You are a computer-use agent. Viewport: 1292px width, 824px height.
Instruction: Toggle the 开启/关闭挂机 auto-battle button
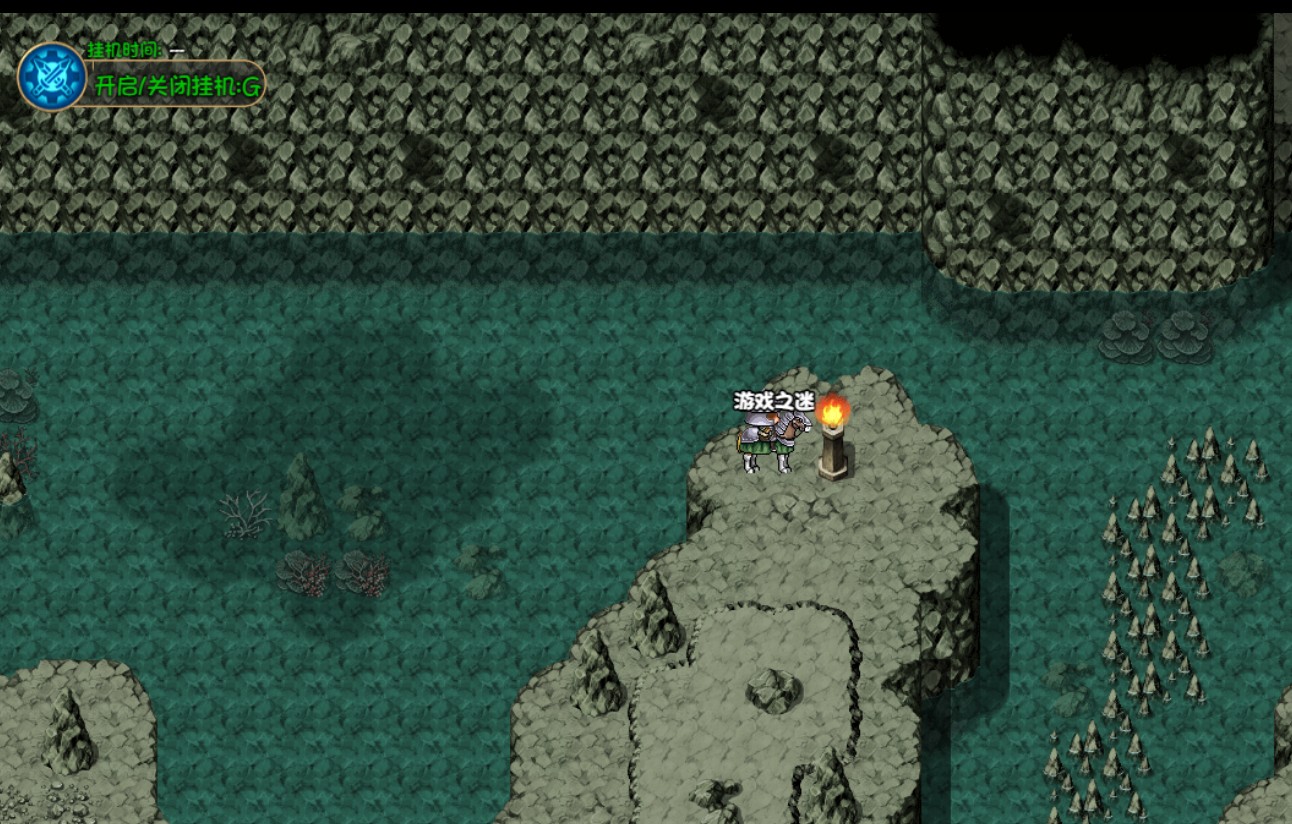click(x=177, y=85)
